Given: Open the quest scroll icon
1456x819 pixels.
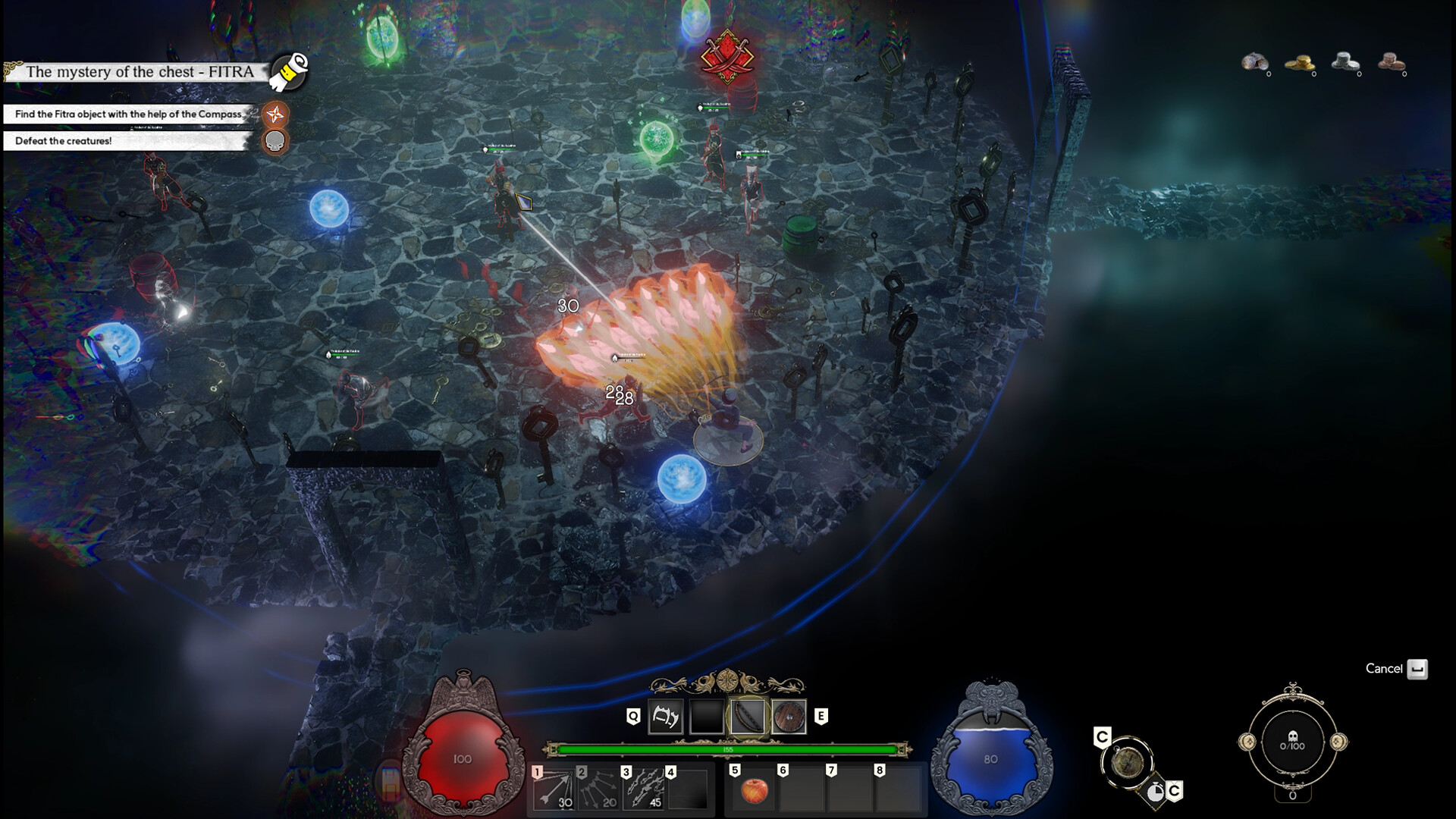Looking at the screenshot, I should click(289, 71).
